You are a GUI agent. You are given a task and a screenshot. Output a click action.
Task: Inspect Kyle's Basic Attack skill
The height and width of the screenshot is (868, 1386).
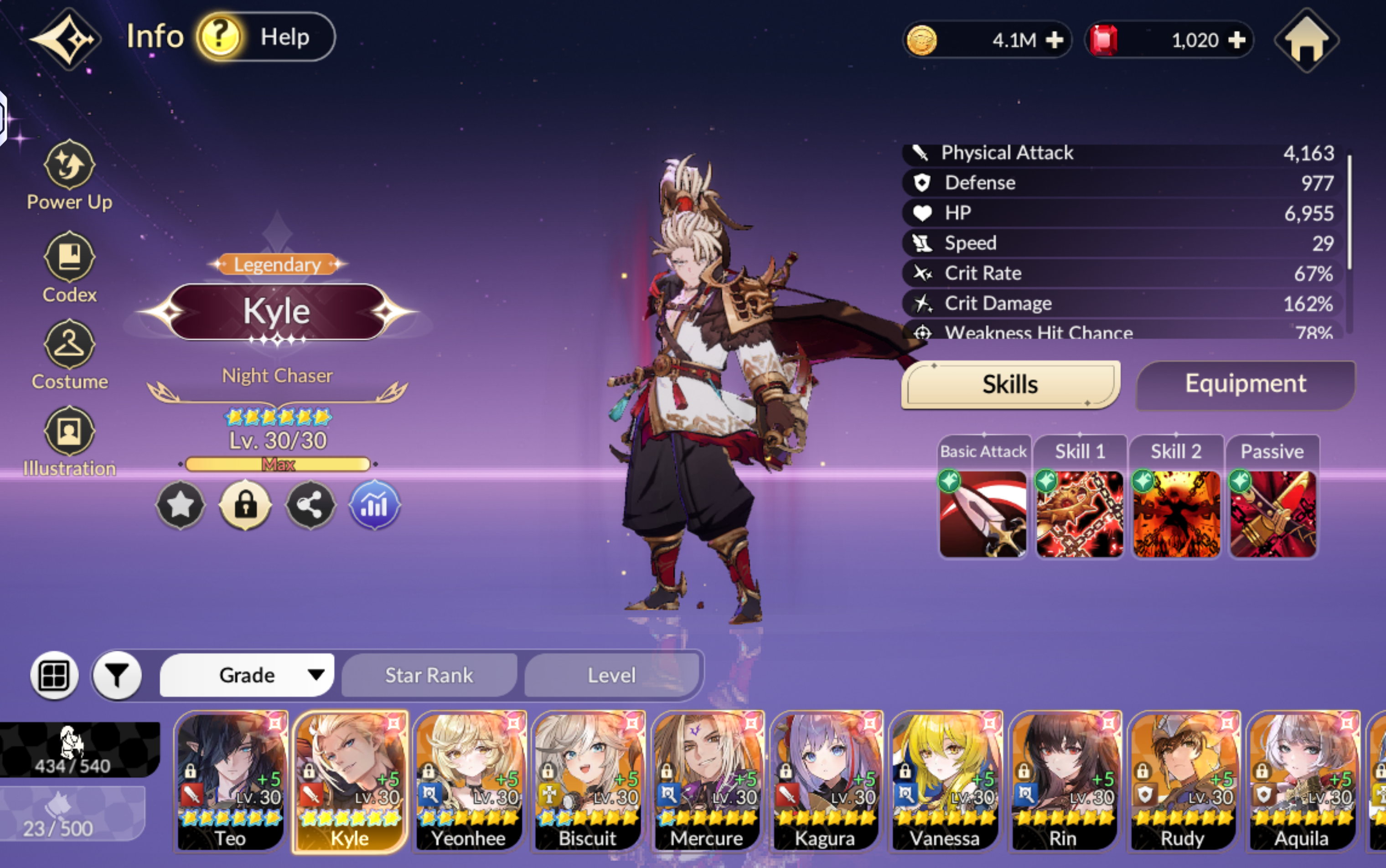pyautogui.click(x=983, y=513)
